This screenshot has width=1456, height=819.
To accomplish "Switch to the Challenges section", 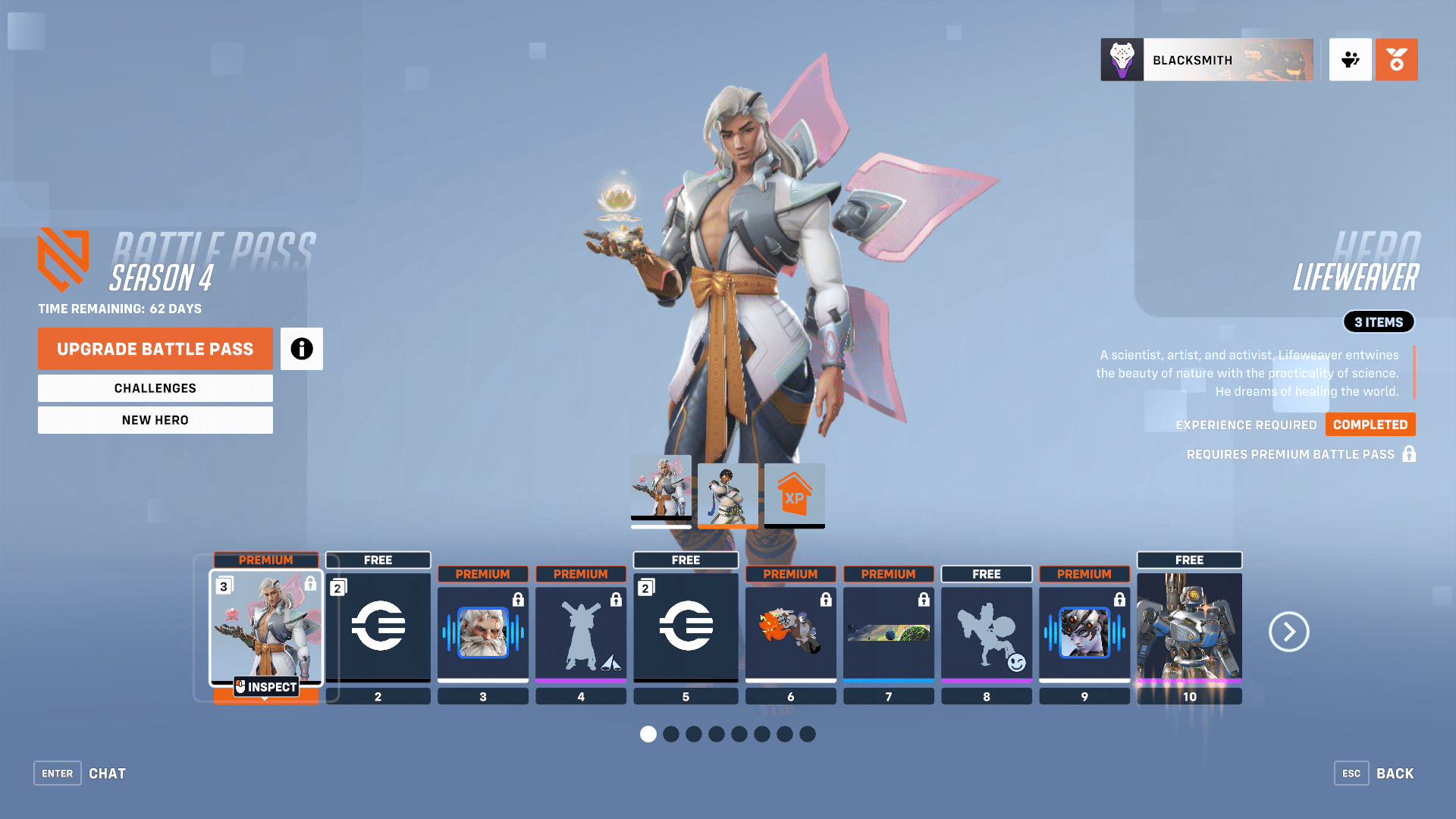I will coord(155,388).
